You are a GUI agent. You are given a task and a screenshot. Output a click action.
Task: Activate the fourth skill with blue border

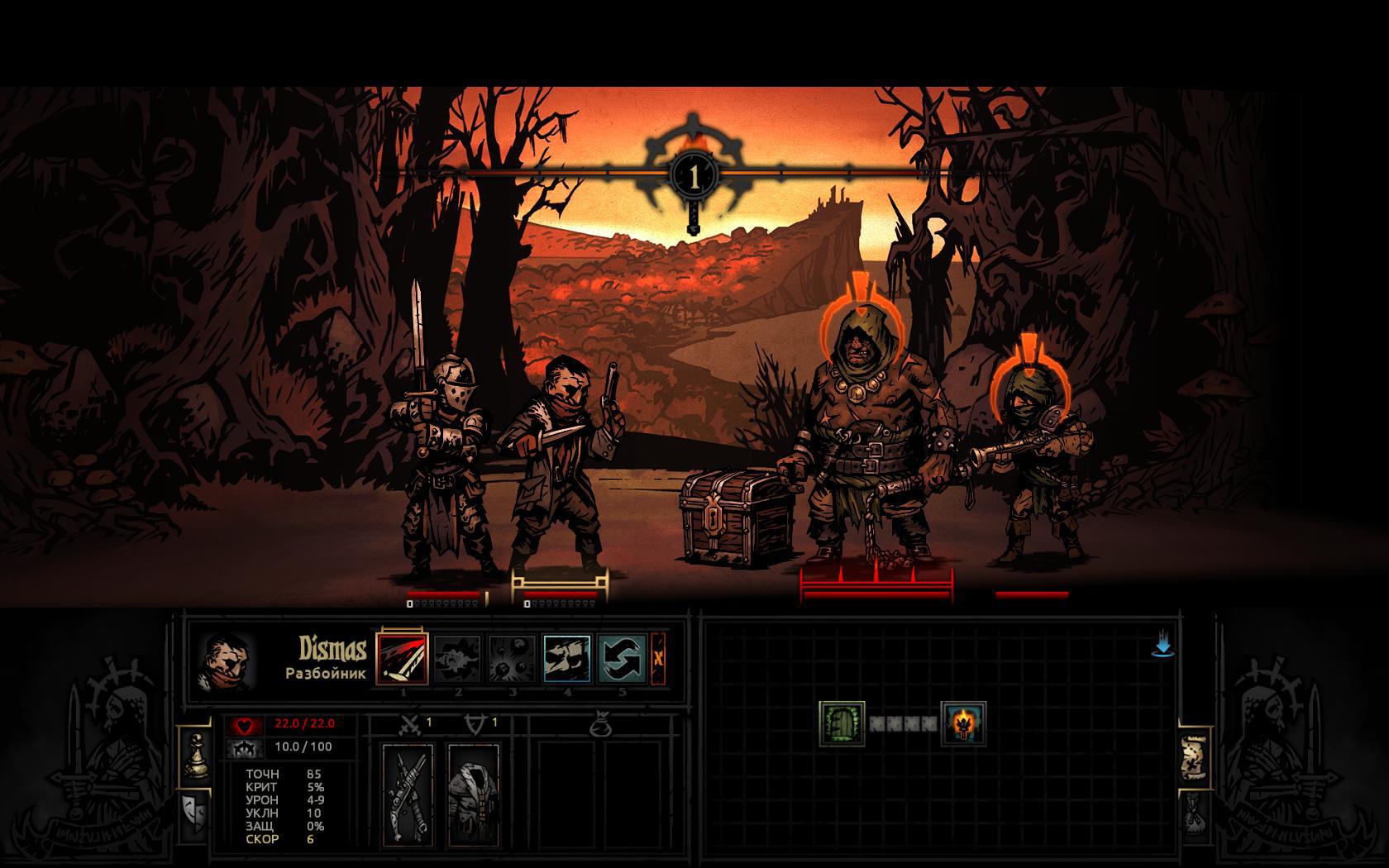pyautogui.click(x=567, y=658)
